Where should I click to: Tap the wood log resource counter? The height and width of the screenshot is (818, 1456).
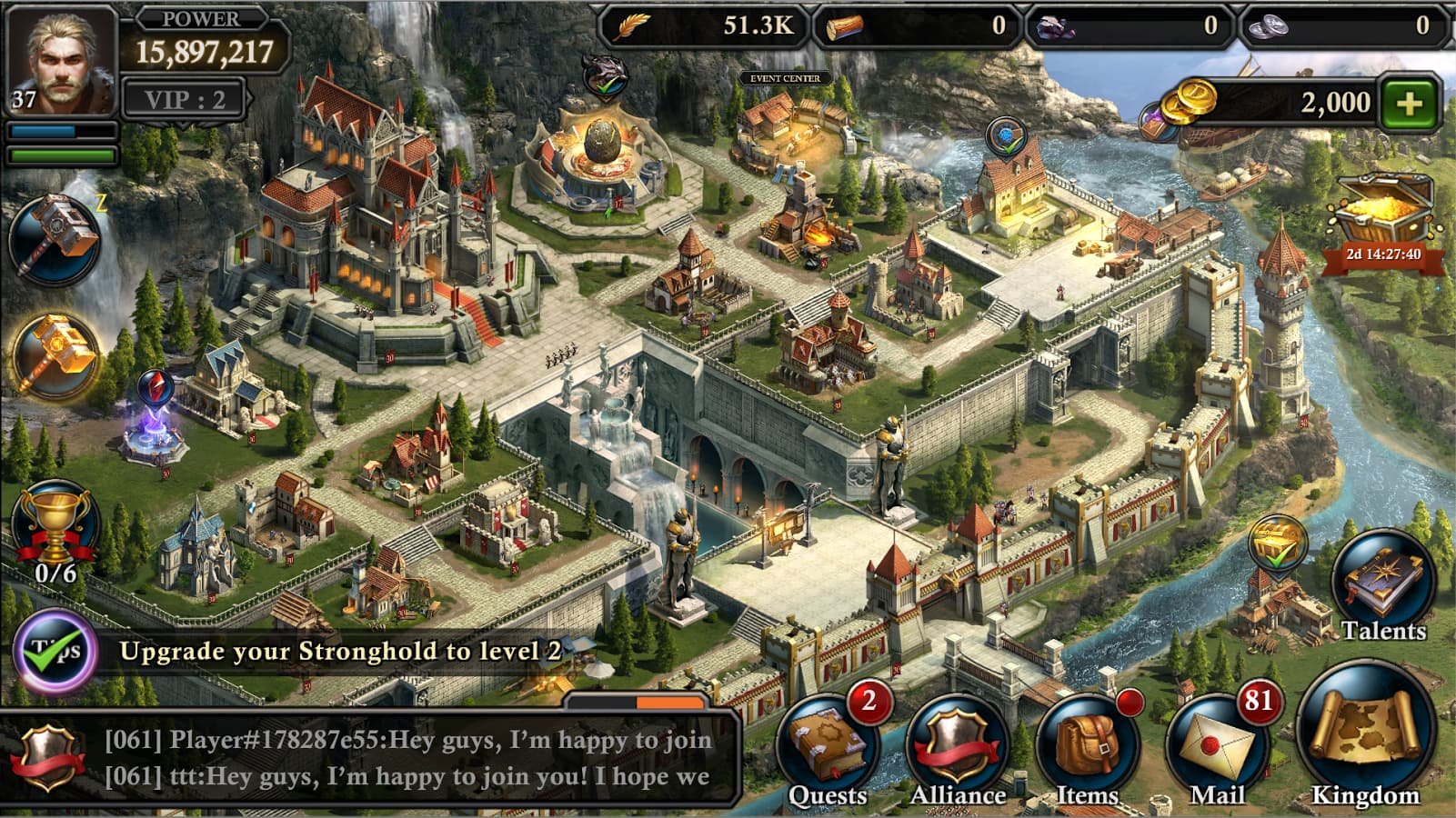[x=917, y=25]
